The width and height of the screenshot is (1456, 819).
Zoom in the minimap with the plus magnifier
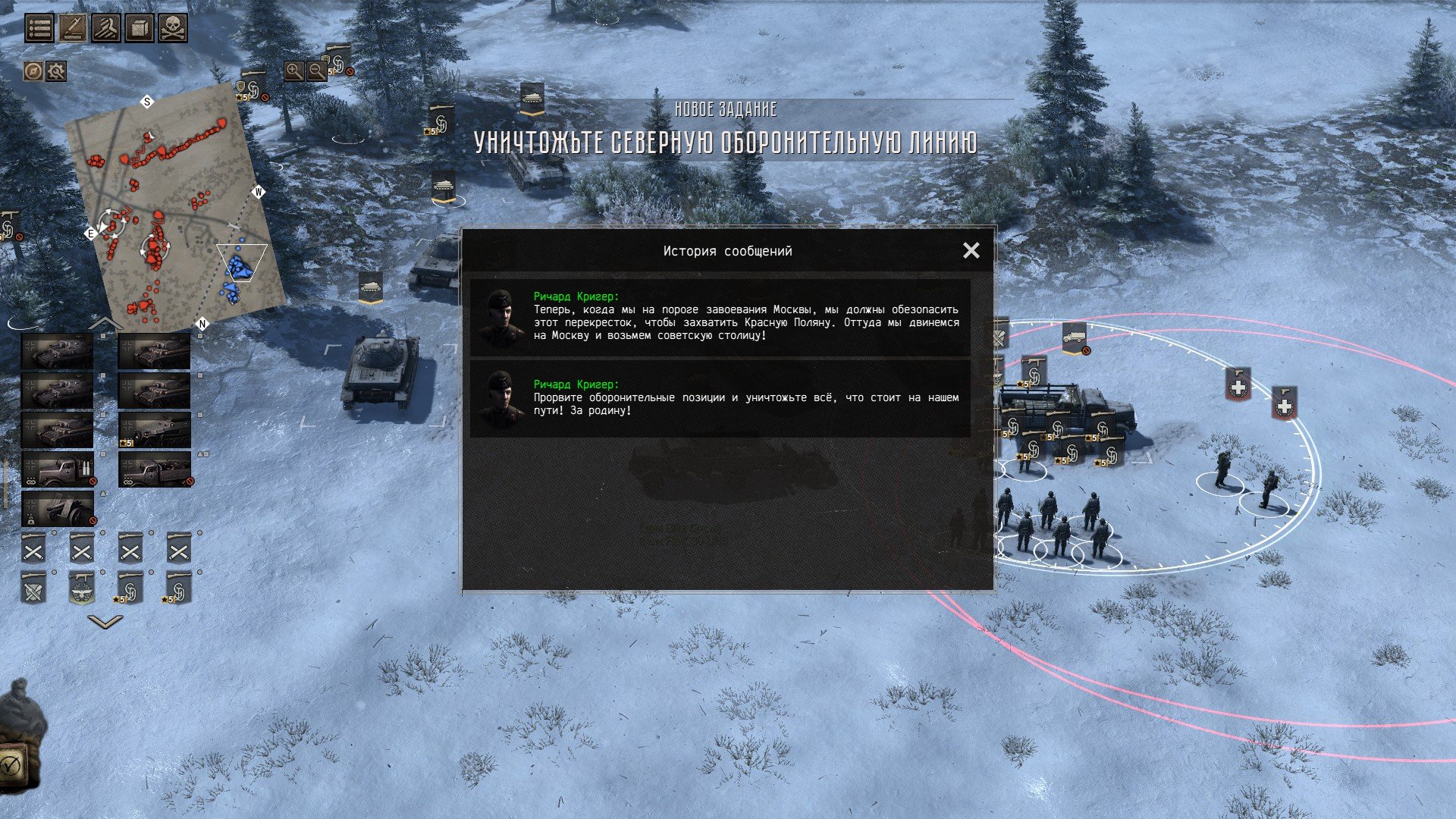[x=294, y=71]
